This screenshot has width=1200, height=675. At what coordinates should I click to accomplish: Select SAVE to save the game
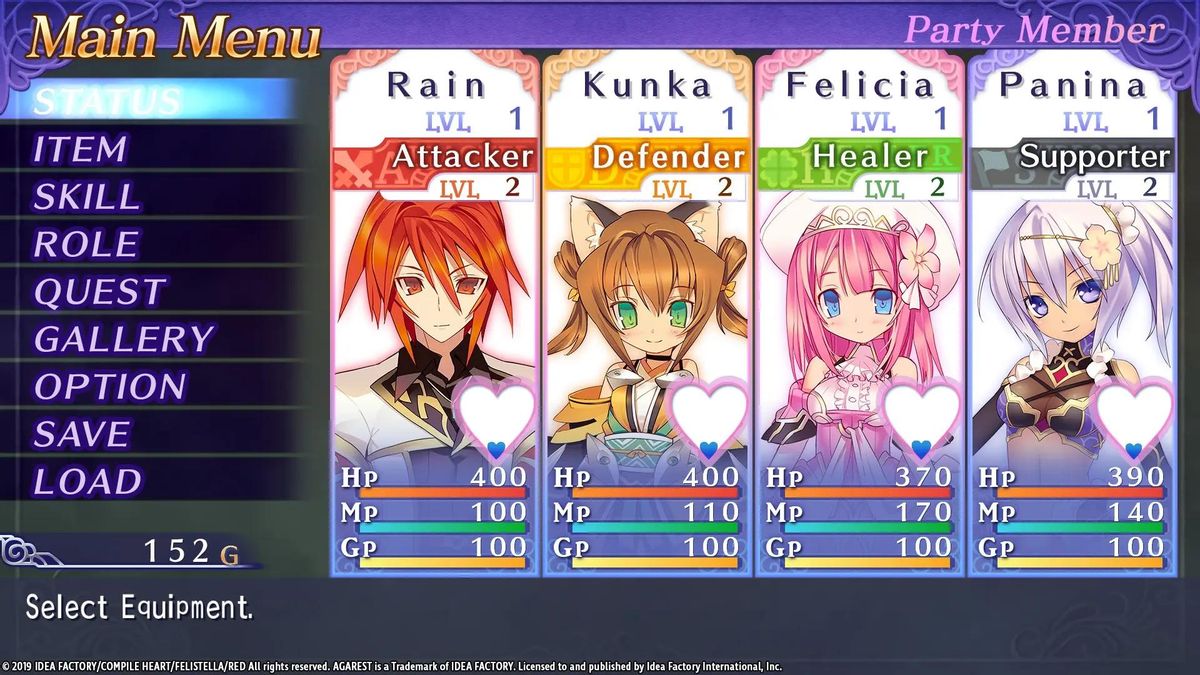tap(82, 434)
